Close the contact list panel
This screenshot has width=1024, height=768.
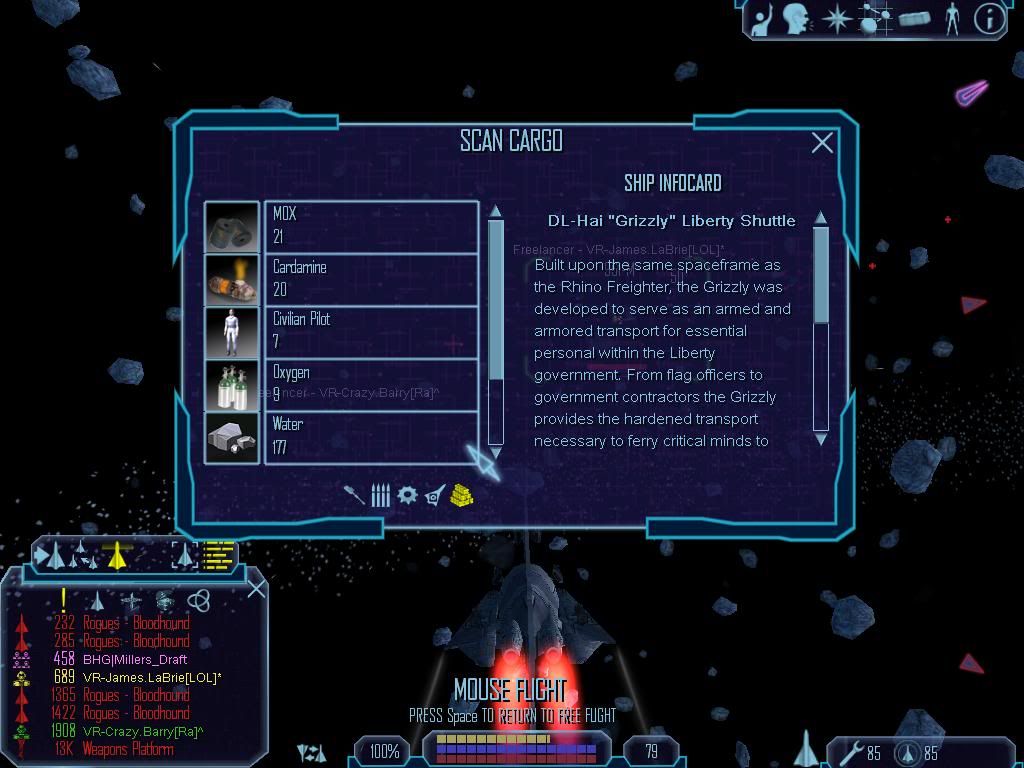256,588
